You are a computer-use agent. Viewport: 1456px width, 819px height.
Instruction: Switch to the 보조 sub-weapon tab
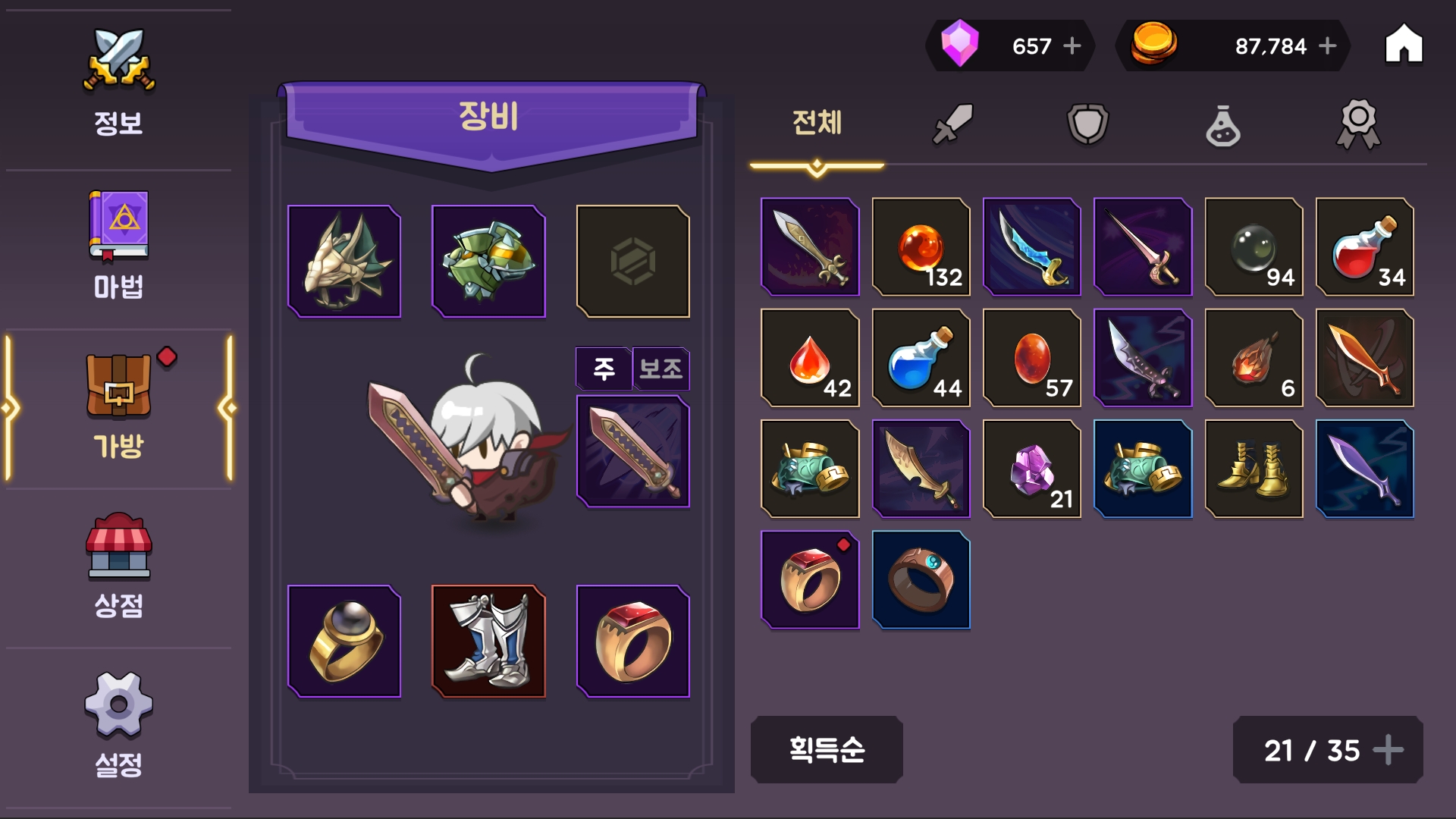click(x=661, y=369)
